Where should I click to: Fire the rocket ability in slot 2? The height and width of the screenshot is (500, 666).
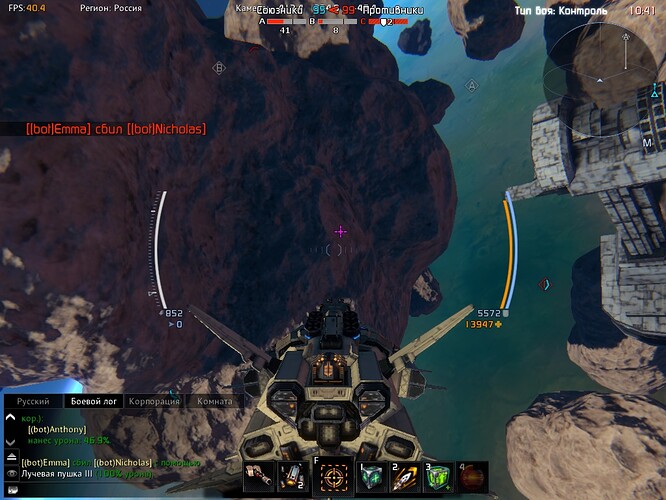coord(405,477)
